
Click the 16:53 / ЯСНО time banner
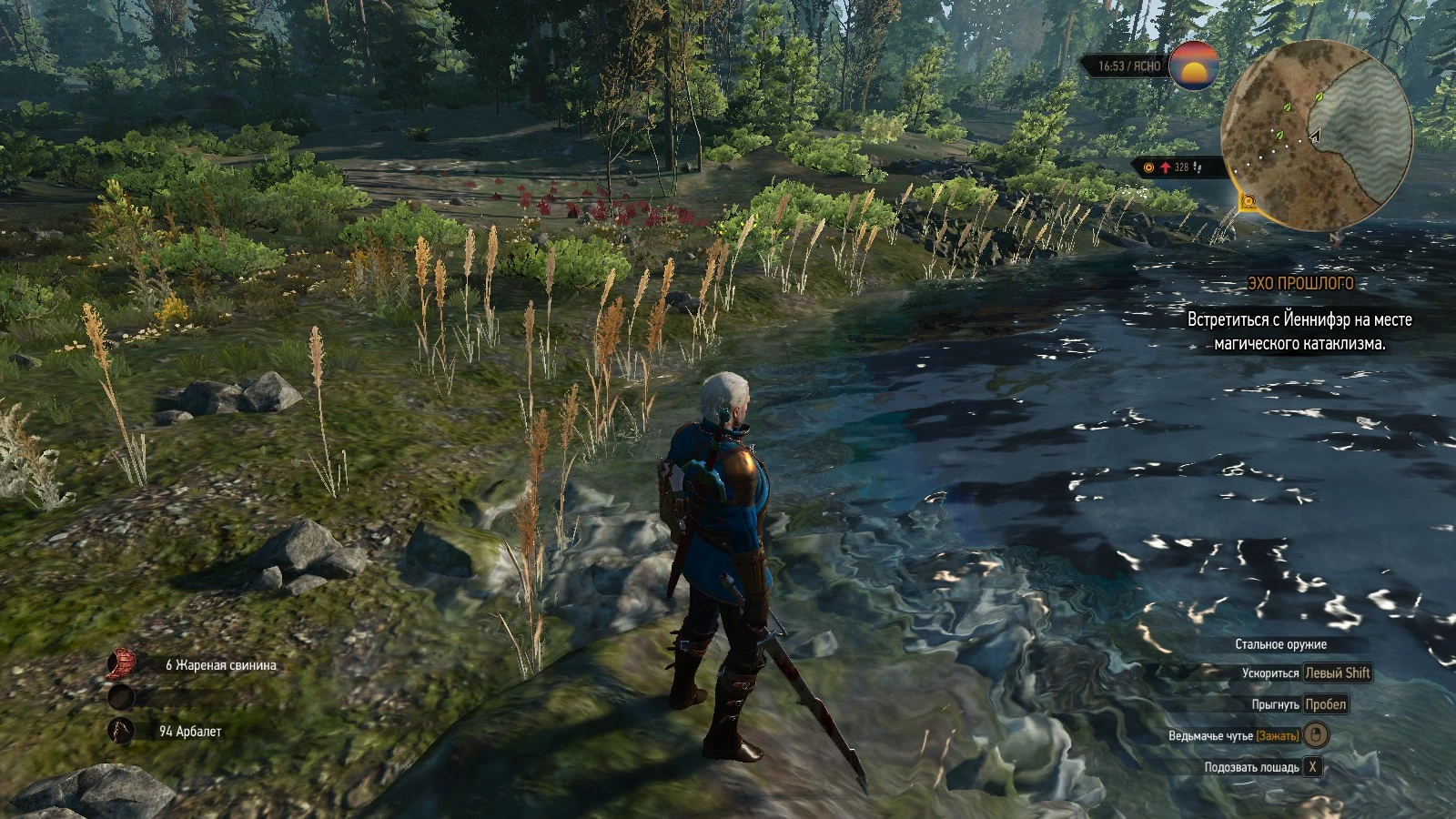[1128, 66]
